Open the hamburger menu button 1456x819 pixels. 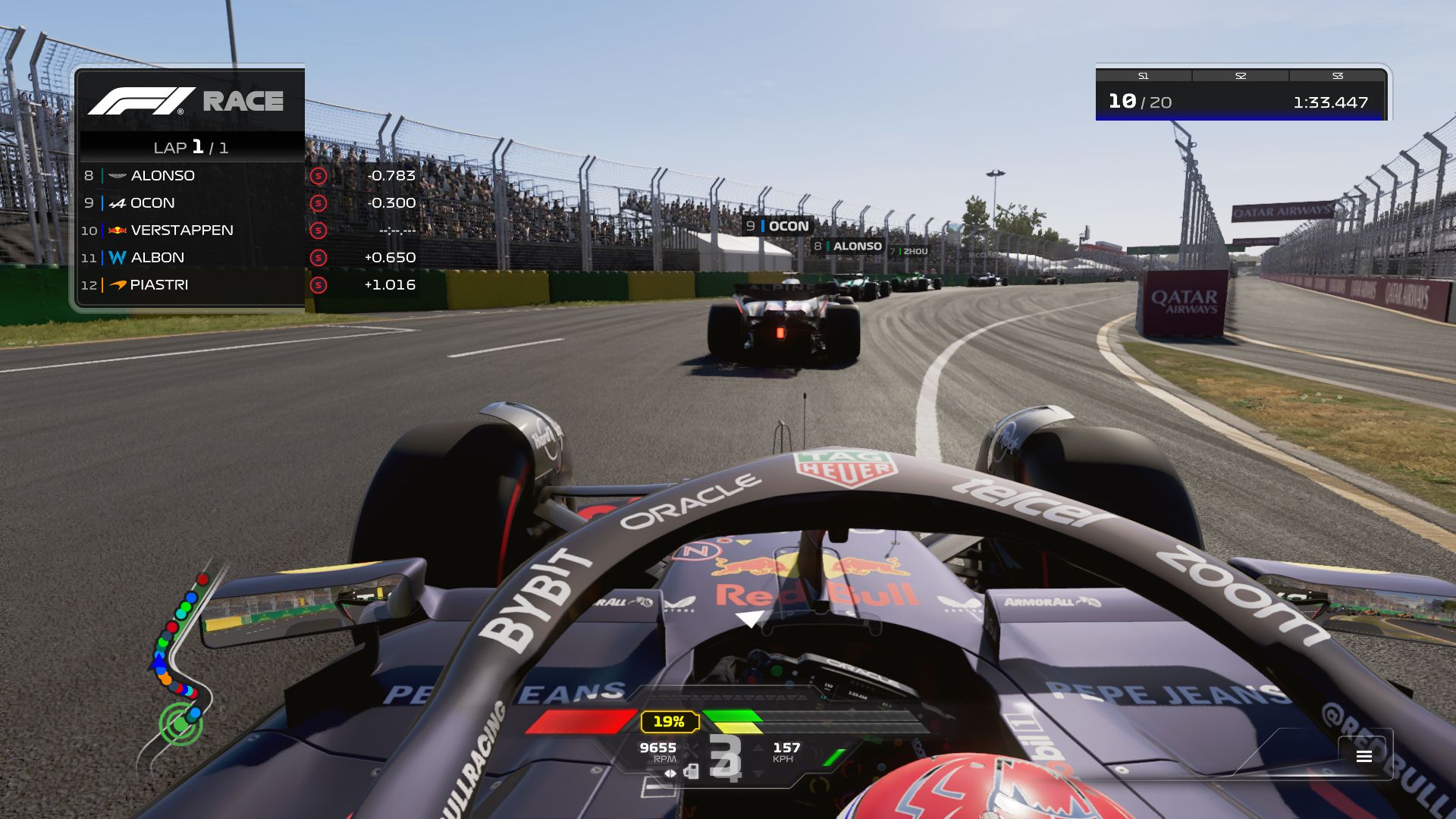1363,756
